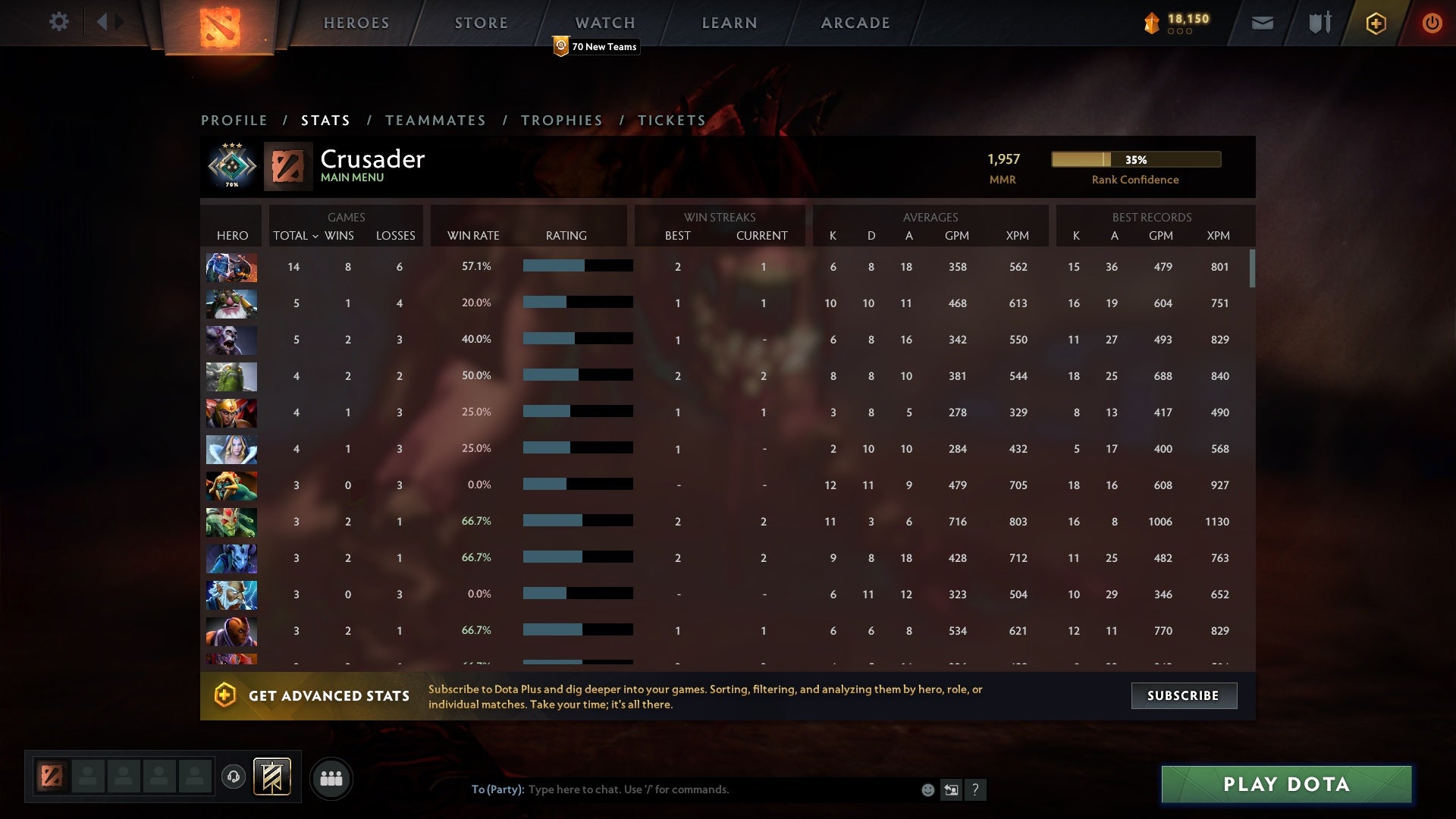Toggle the guild banner beside the party slots
Screen dimensions: 1456x819
click(x=273, y=777)
